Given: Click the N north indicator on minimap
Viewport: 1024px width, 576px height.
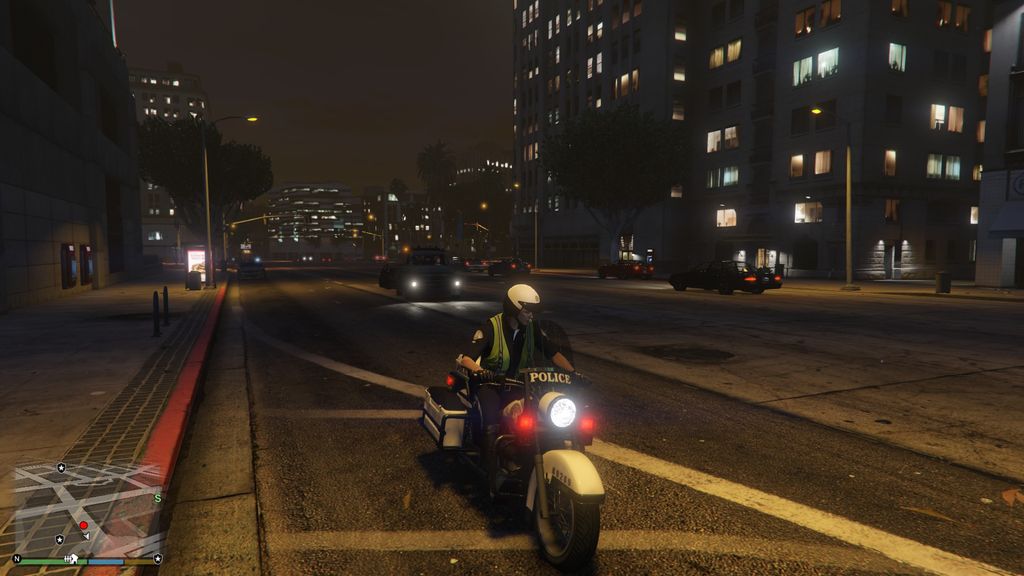Looking at the screenshot, I should (x=17, y=559).
